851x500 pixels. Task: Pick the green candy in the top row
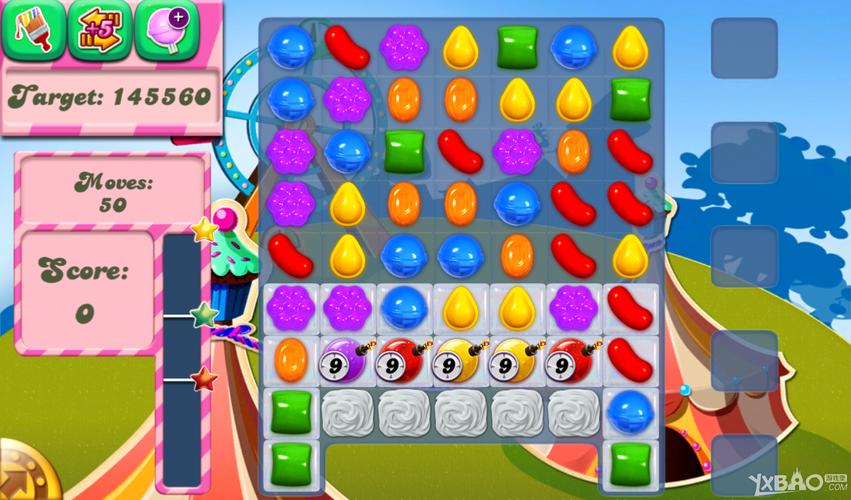pyautogui.click(x=517, y=47)
